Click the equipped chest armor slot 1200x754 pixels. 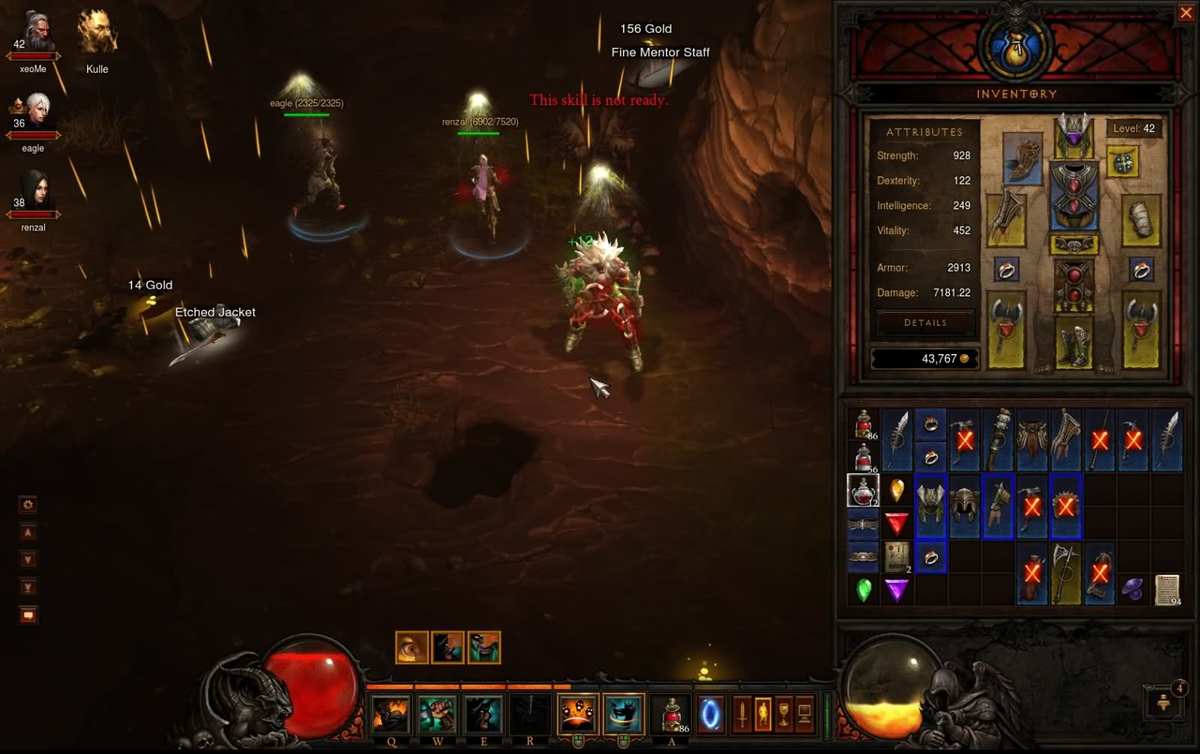[1074, 195]
